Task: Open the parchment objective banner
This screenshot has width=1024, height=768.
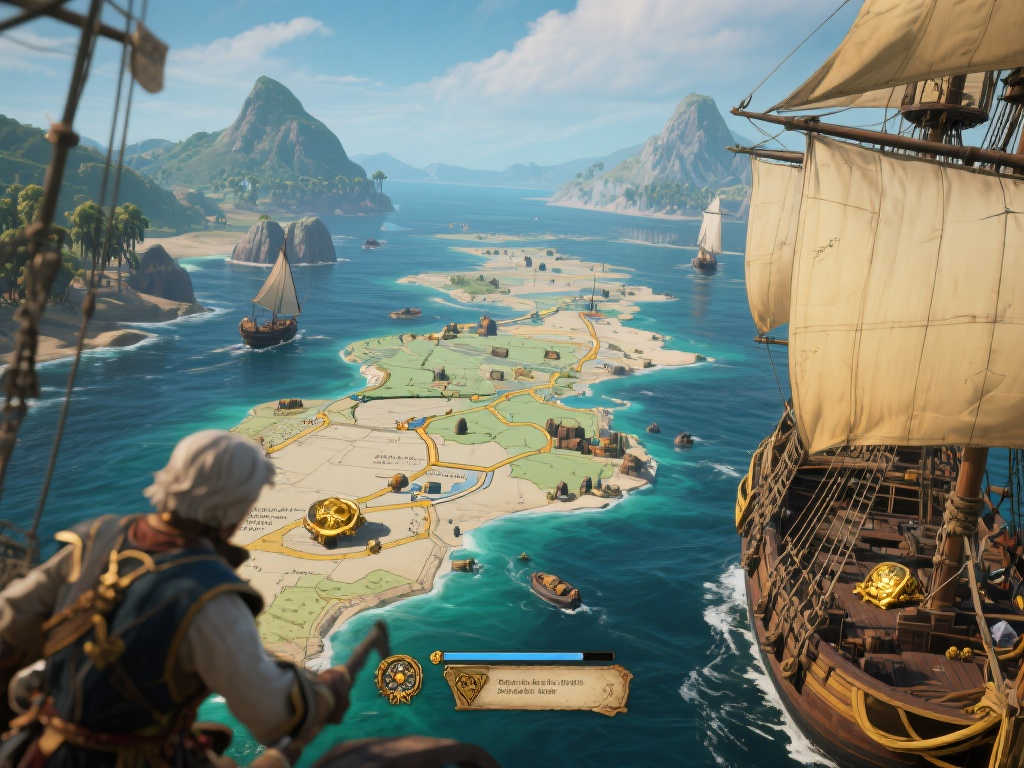Action: pyautogui.click(x=537, y=689)
